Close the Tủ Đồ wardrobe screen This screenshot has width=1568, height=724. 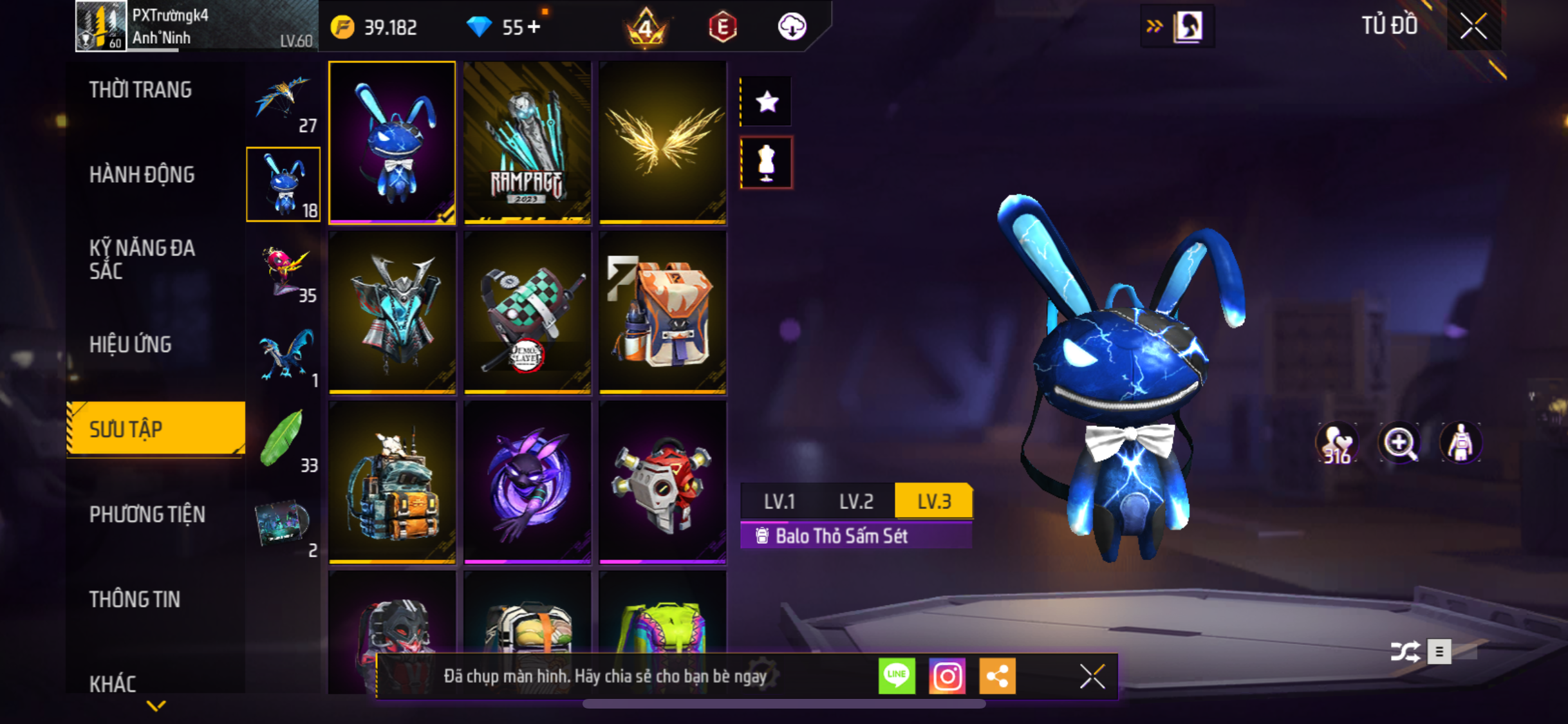pos(1473,26)
